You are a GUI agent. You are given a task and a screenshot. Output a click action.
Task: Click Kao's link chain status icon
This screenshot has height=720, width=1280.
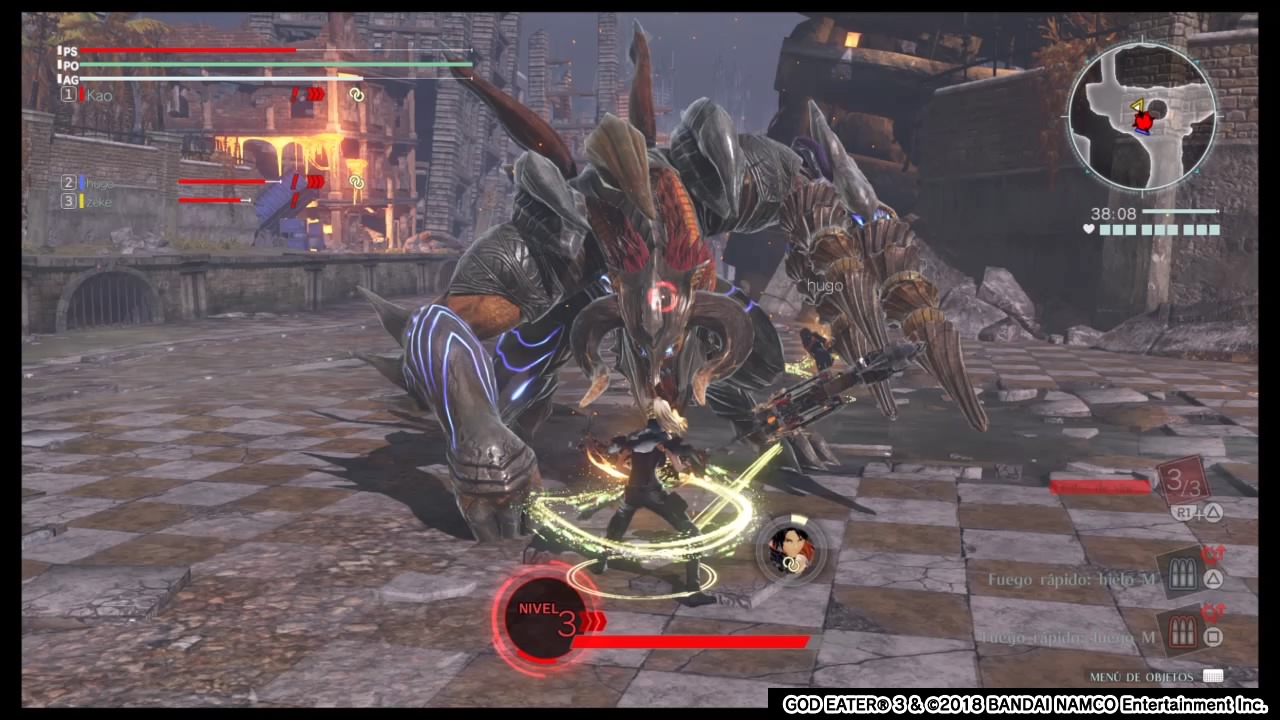pyautogui.click(x=356, y=95)
